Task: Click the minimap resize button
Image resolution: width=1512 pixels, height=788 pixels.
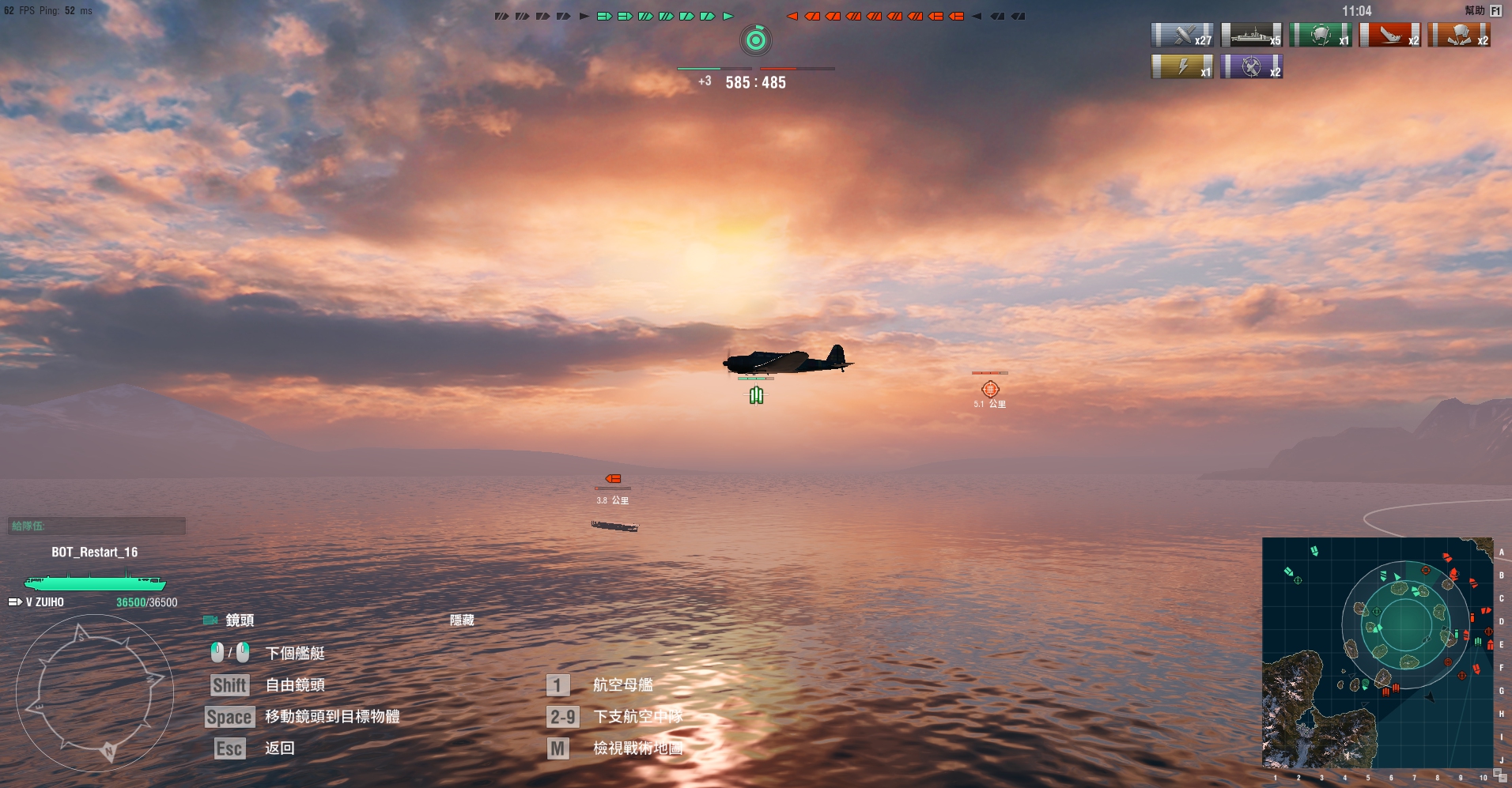Action: [1499, 777]
